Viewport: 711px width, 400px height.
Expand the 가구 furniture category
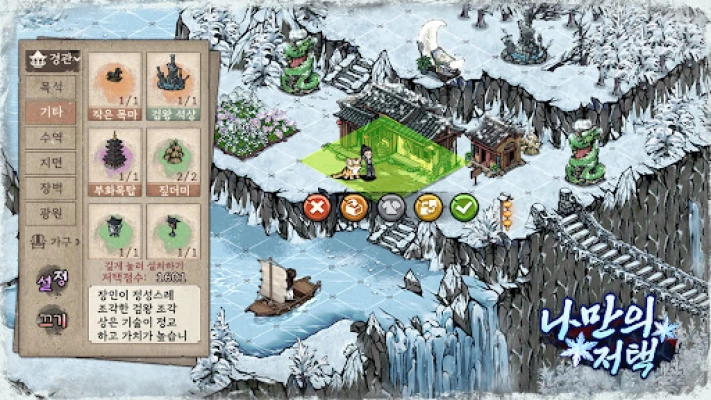point(52,240)
